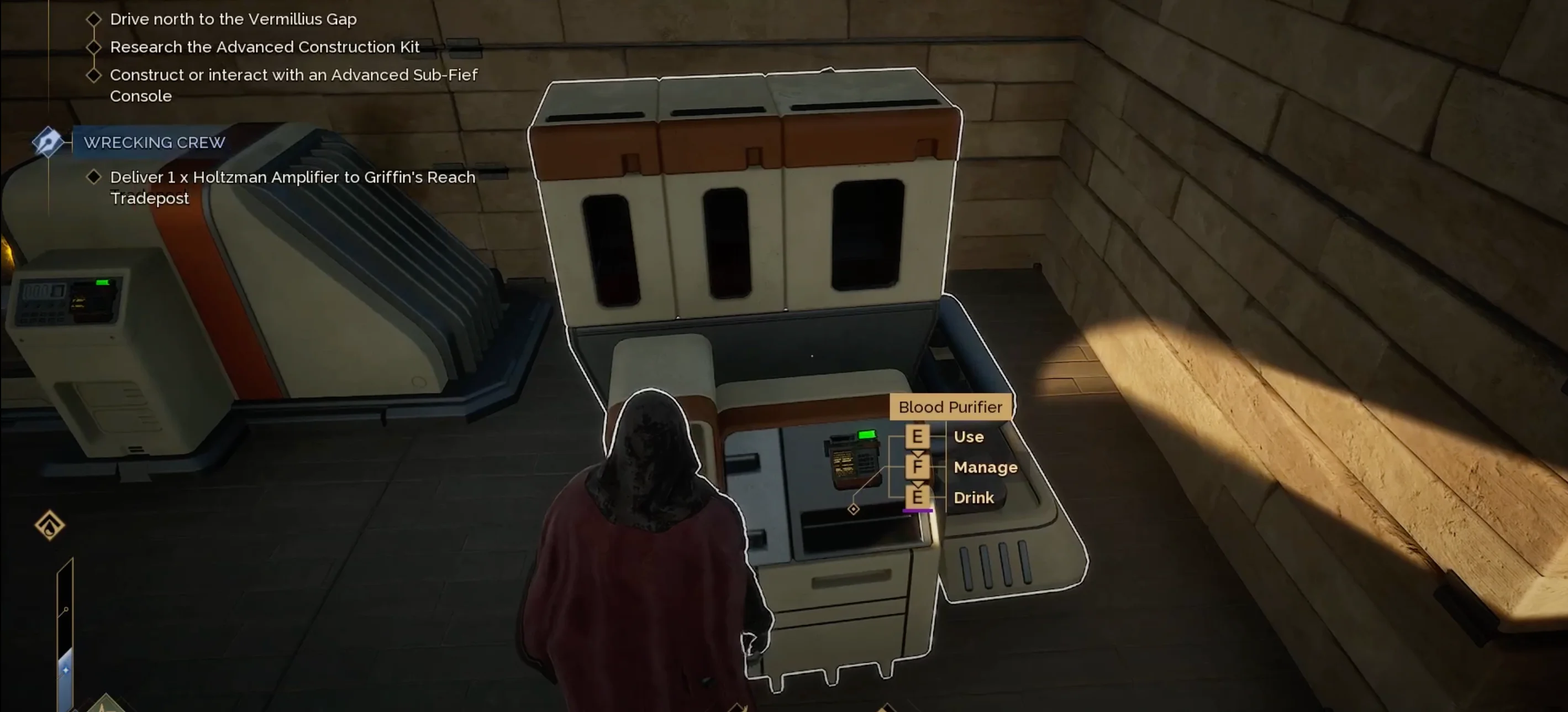Click the F keybind badge for Manage

point(918,467)
